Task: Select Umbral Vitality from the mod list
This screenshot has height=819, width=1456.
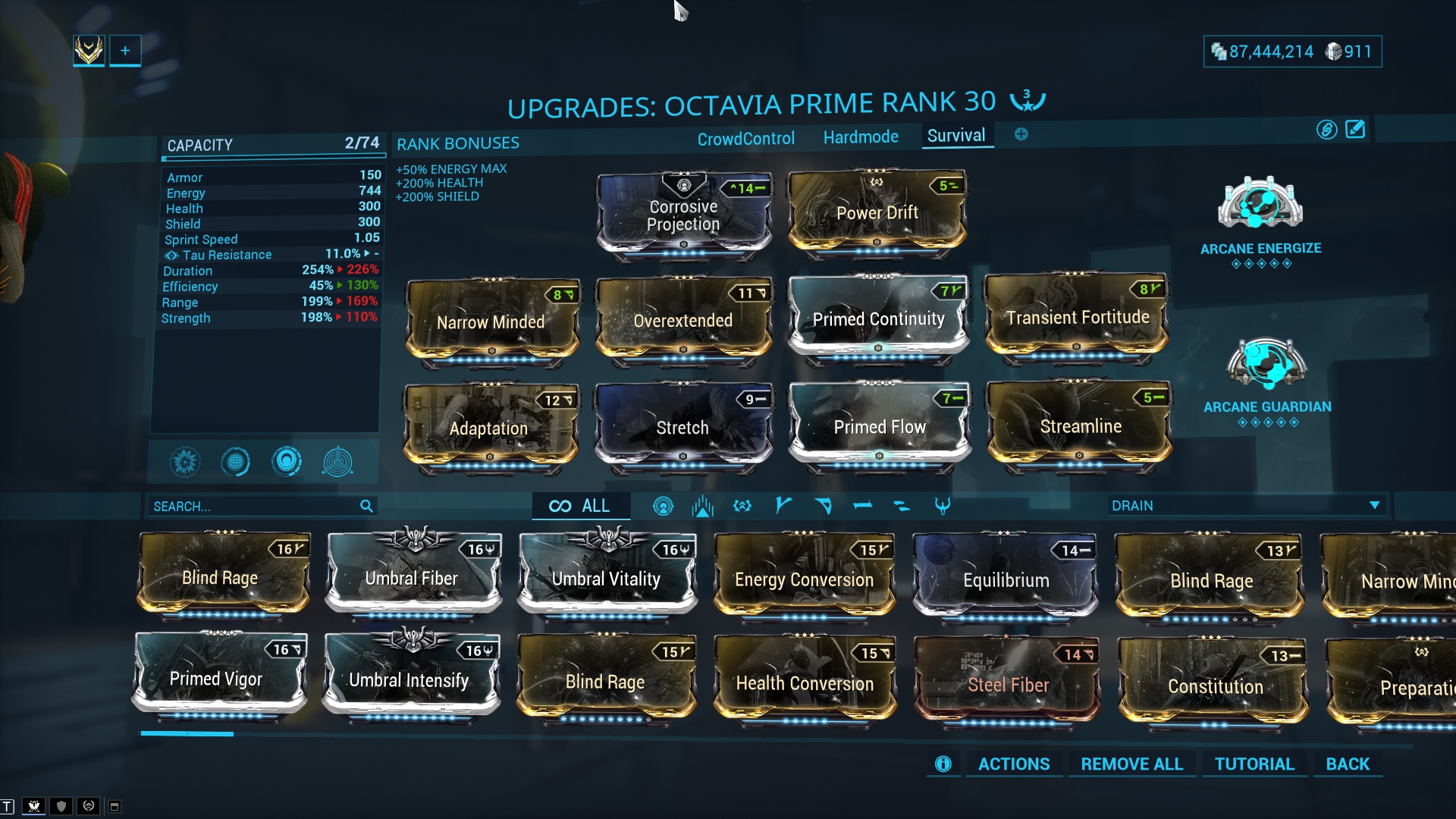Action: (x=606, y=579)
